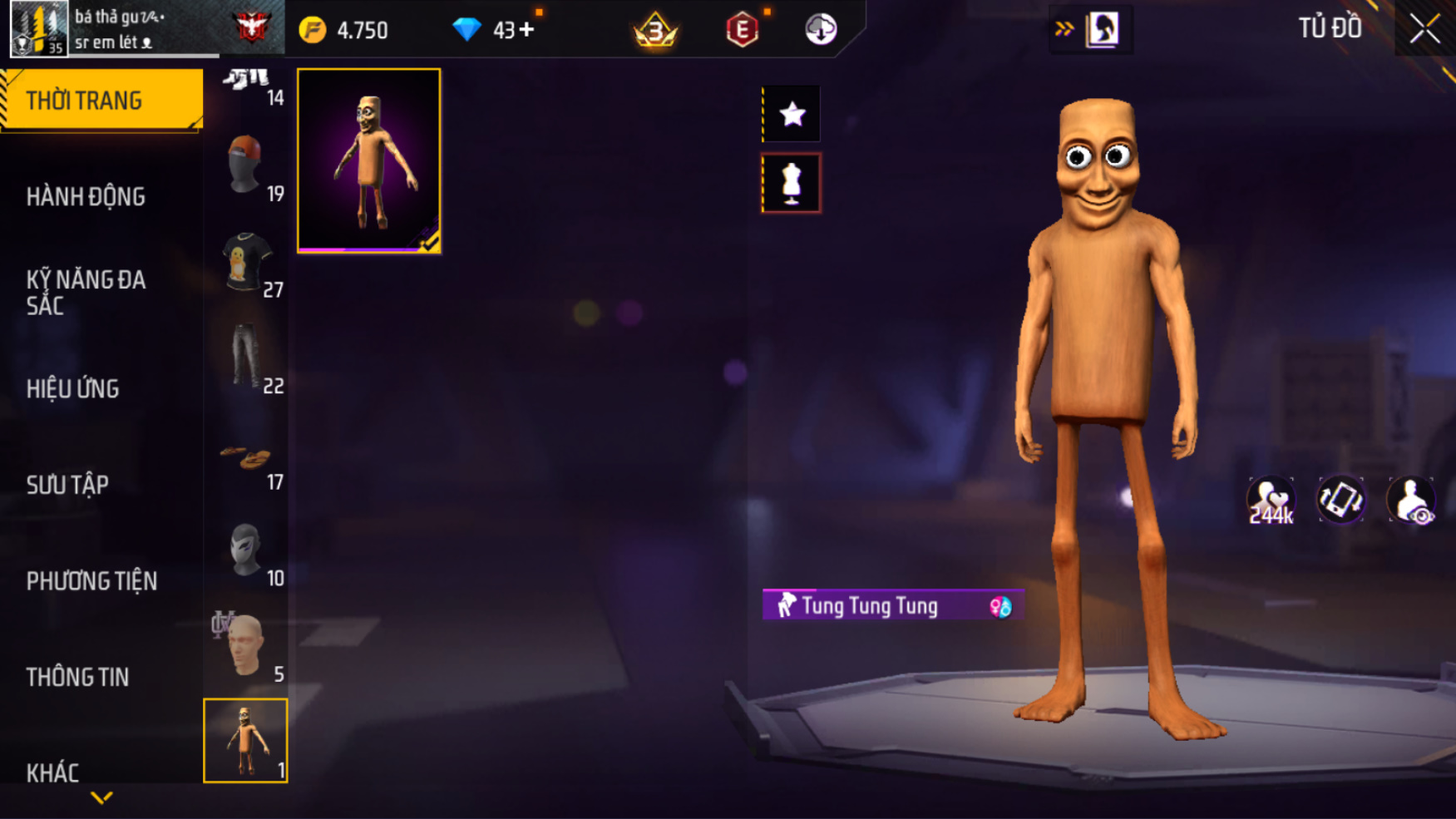Open the HÀNH ĐỘNG category

tap(86, 197)
